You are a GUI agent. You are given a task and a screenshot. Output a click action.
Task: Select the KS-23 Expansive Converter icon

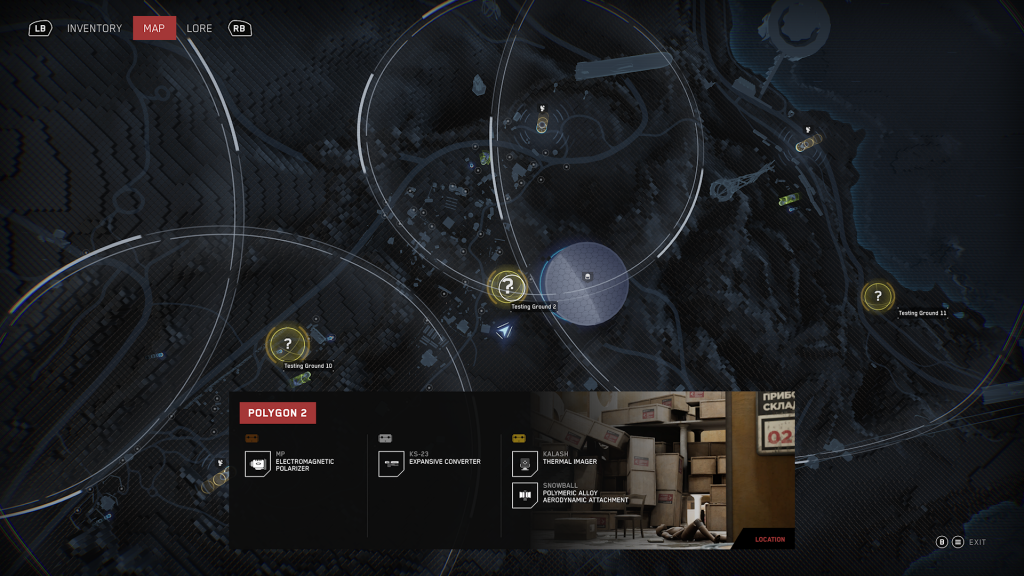391,464
